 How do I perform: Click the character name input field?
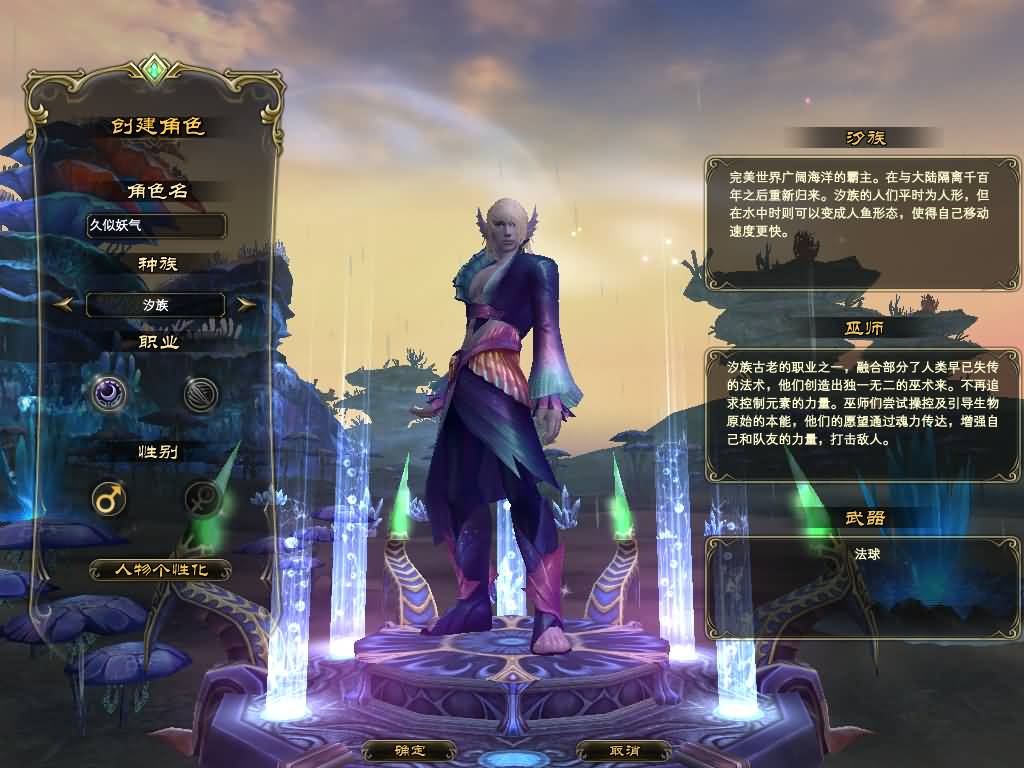click(155, 225)
